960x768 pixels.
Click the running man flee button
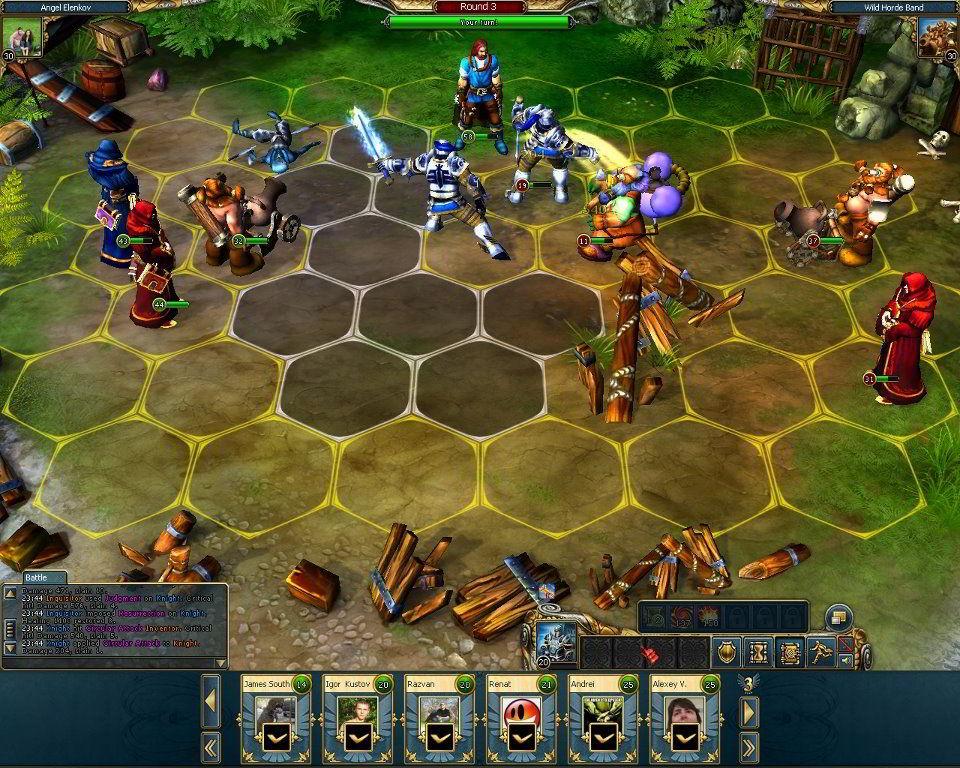pos(820,652)
